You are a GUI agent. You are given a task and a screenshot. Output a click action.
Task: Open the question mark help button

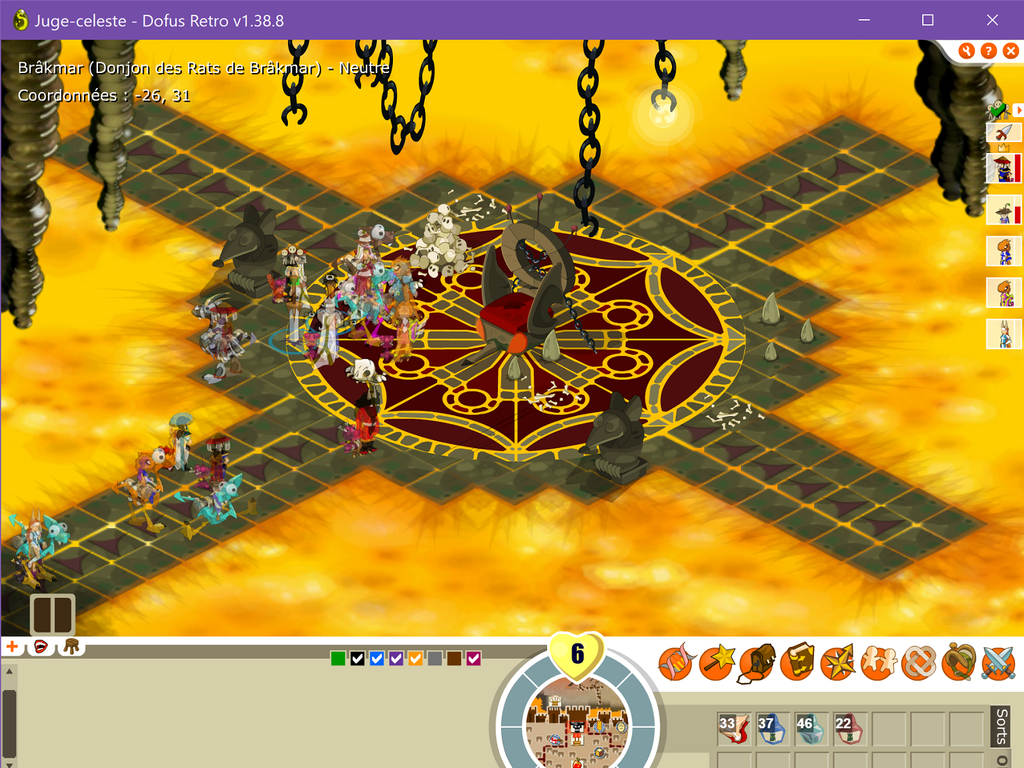(x=988, y=51)
